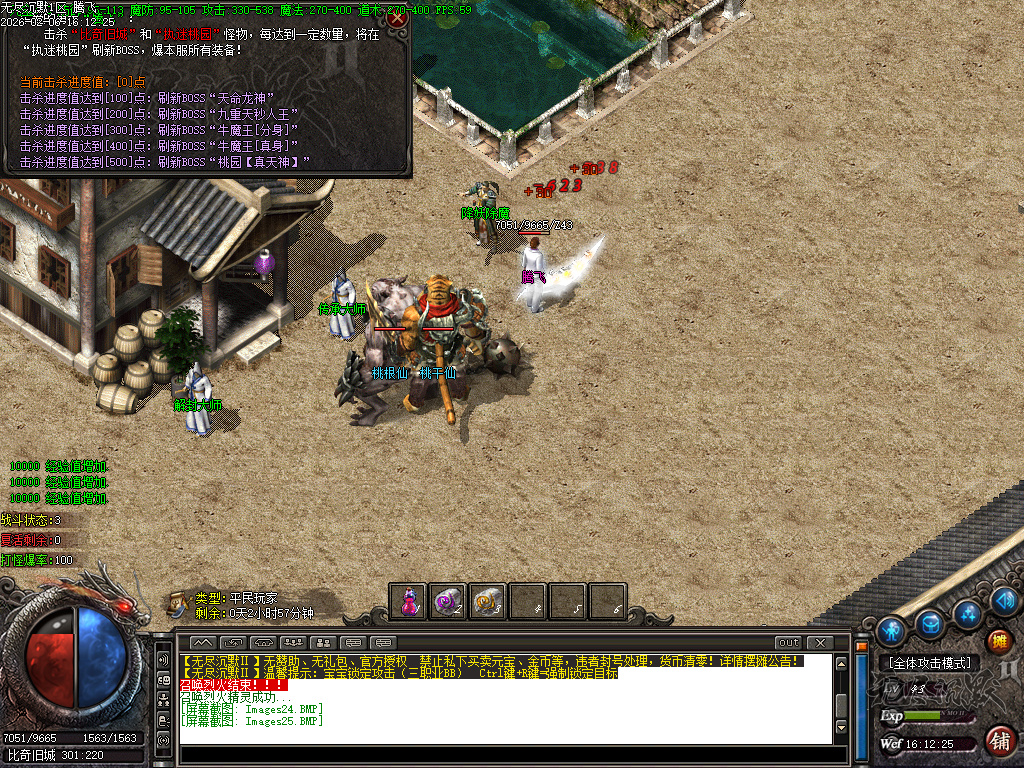Screen dimensions: 1024x768
Task: Click the chat window 'out' button
Action: click(789, 642)
